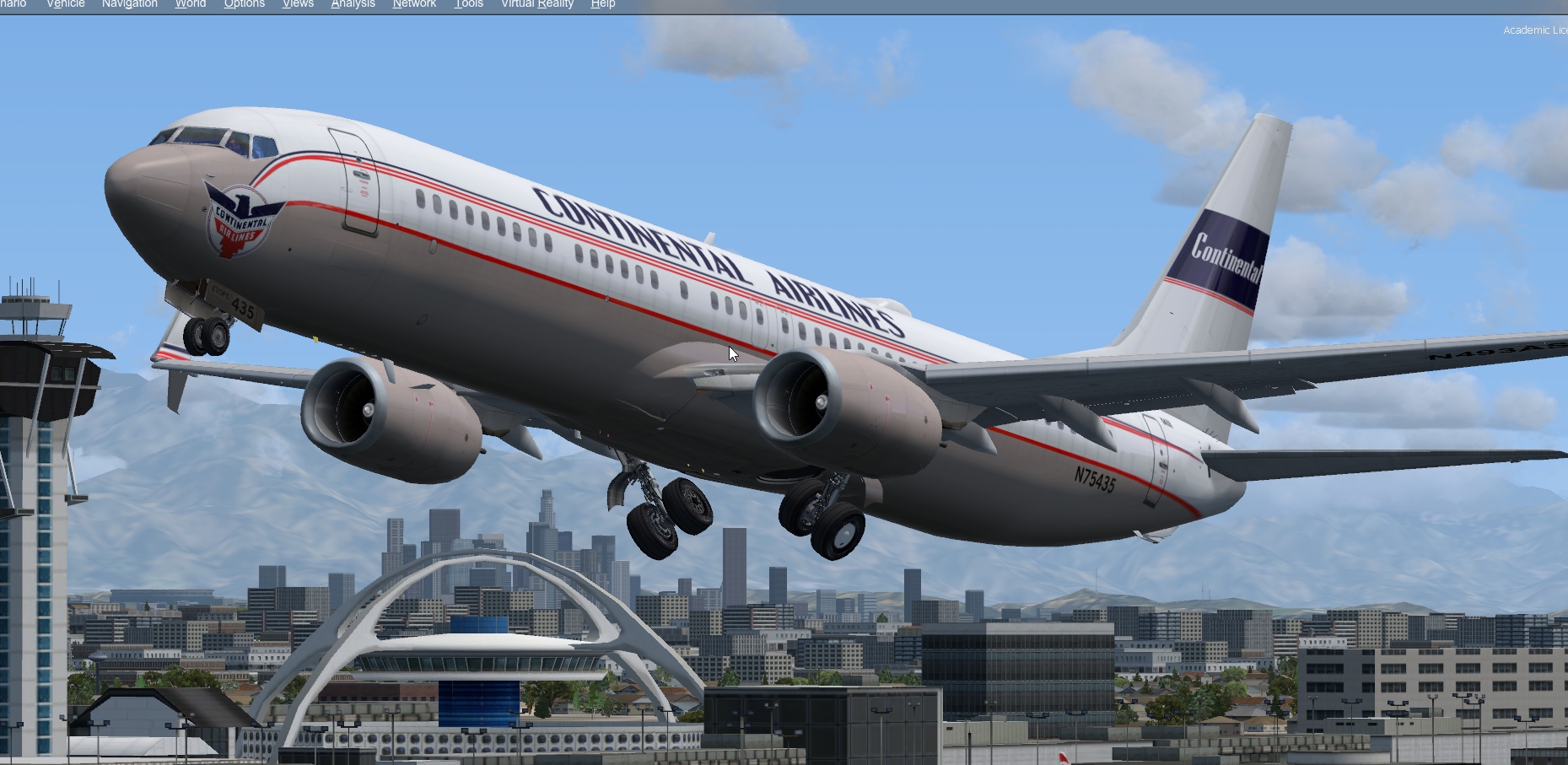Open the Vehicle menu

click(65, 4)
